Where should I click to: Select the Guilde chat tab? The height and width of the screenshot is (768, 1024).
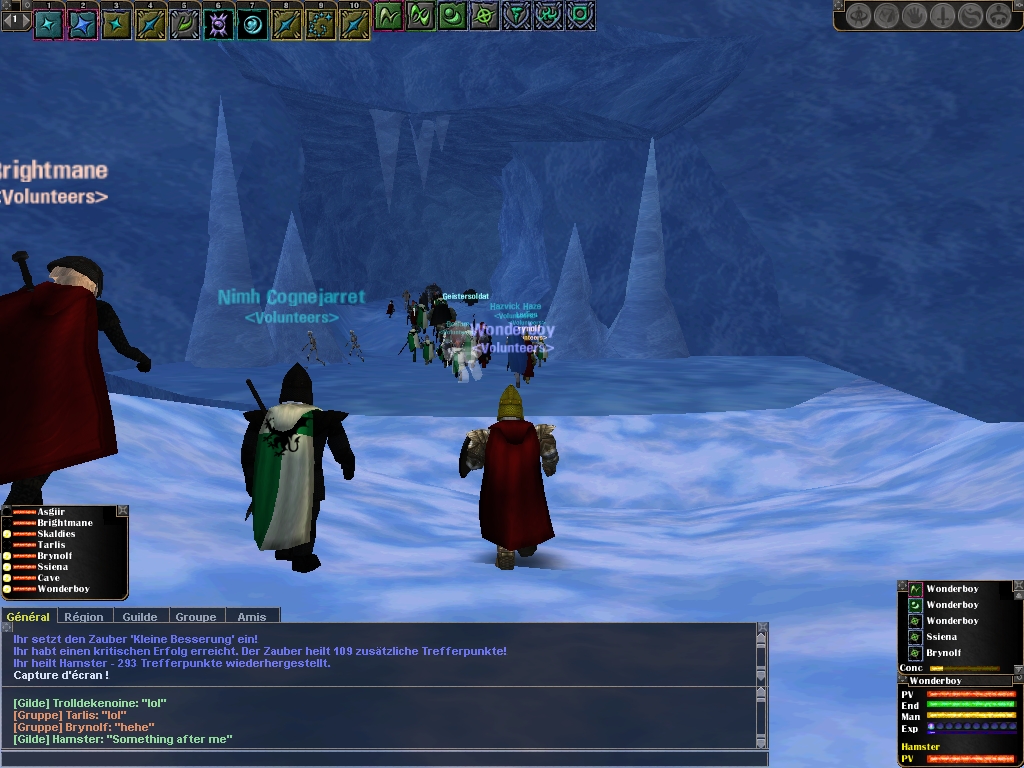(140, 617)
